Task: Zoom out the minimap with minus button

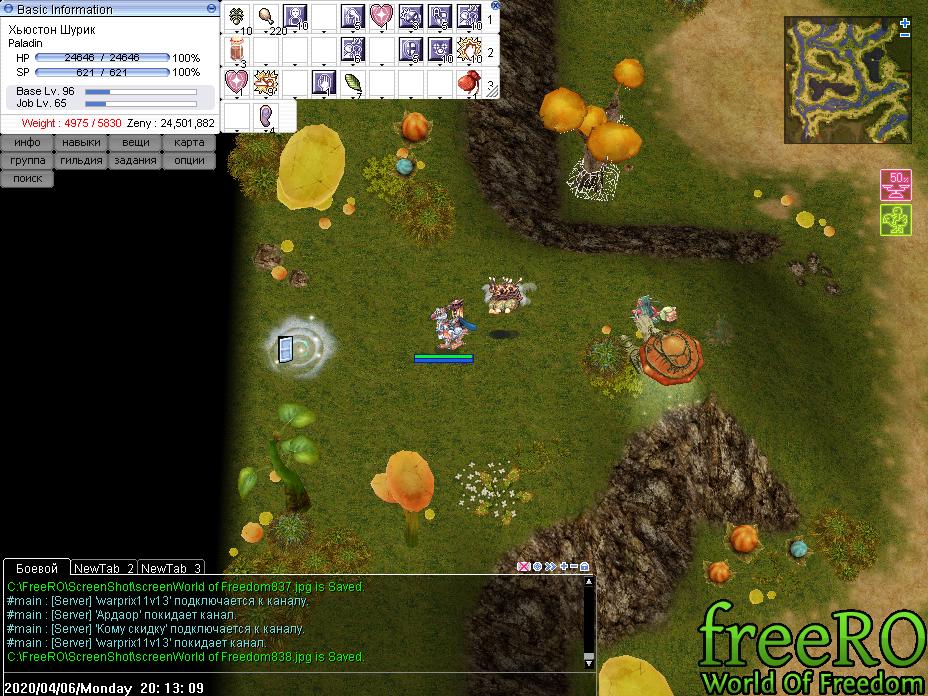Action: point(905,35)
